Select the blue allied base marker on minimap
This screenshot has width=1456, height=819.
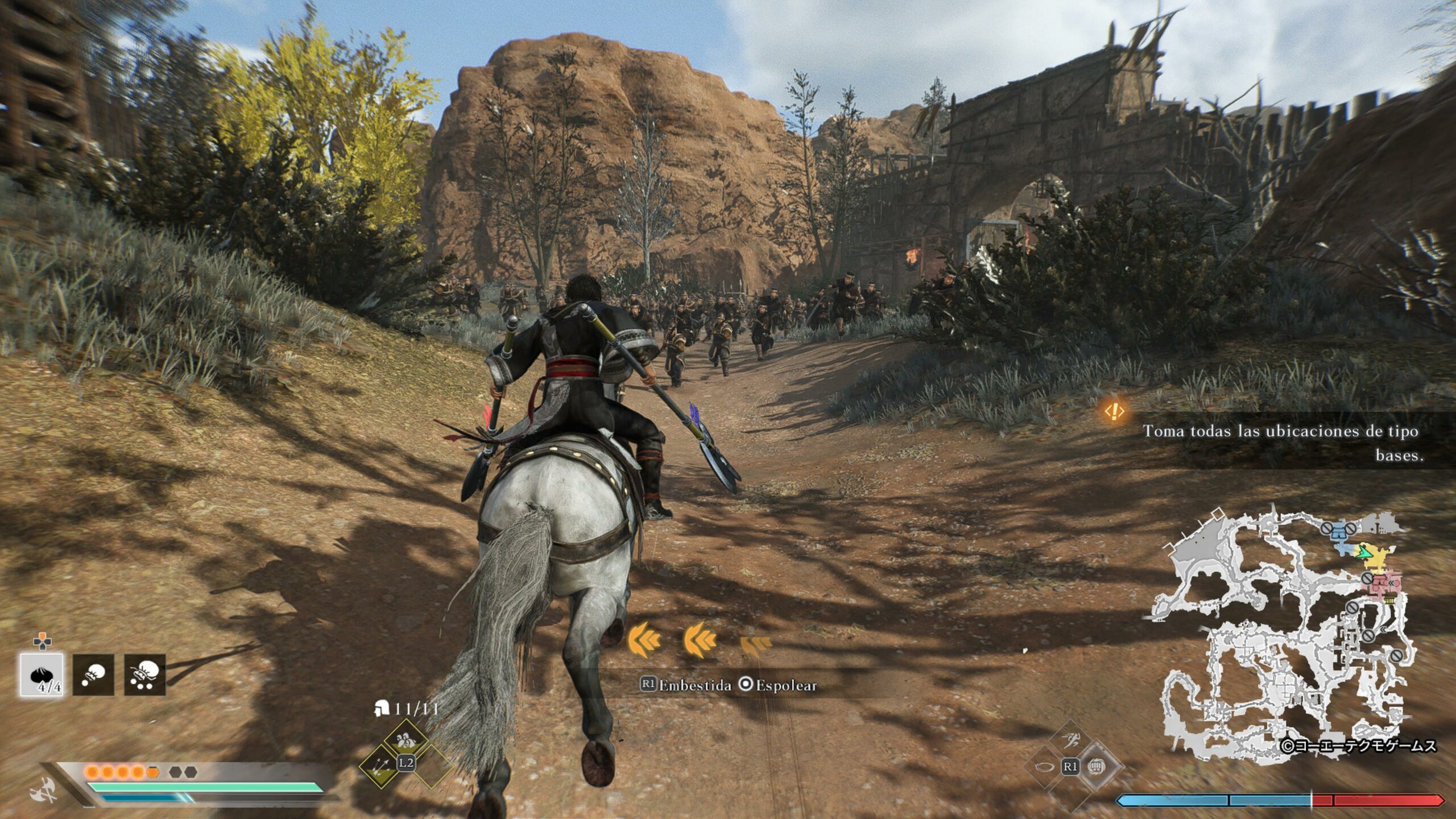tap(1342, 532)
